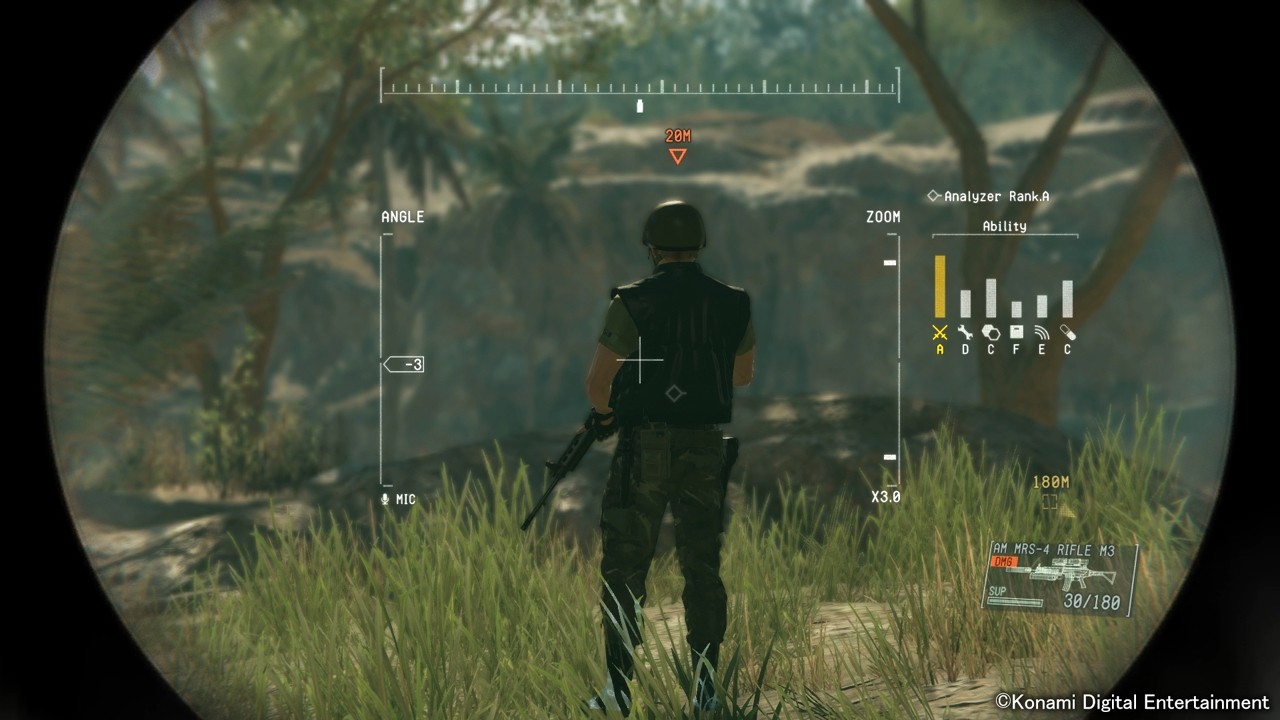Image resolution: width=1280 pixels, height=720 pixels.
Task: Select the Analyzer diamond marker icon
Action: coord(934,196)
